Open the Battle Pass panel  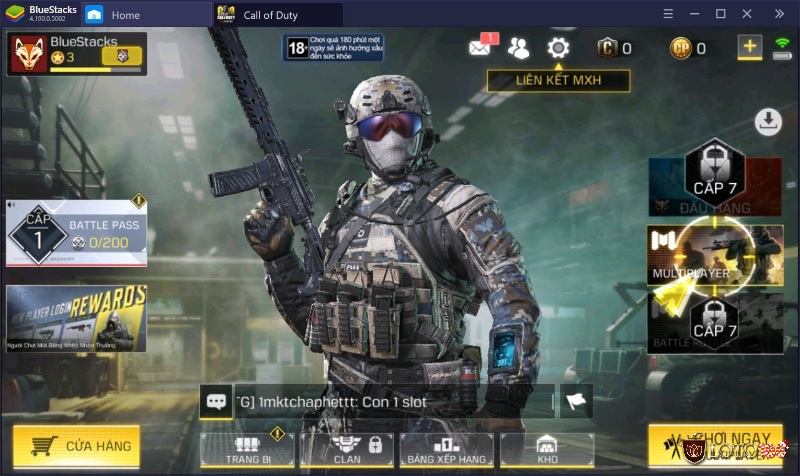point(77,232)
